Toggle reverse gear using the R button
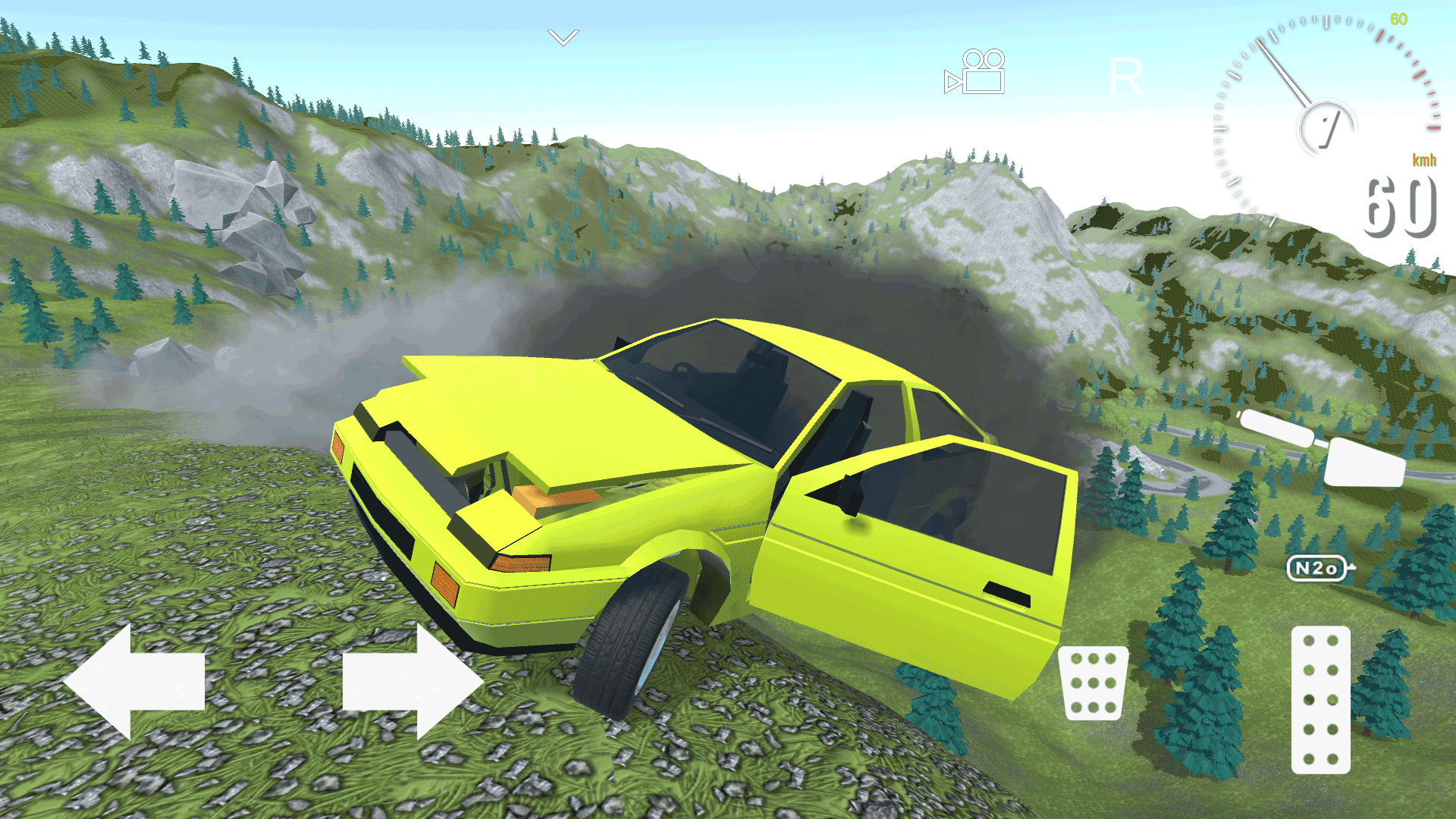1456x819 pixels. click(1126, 76)
